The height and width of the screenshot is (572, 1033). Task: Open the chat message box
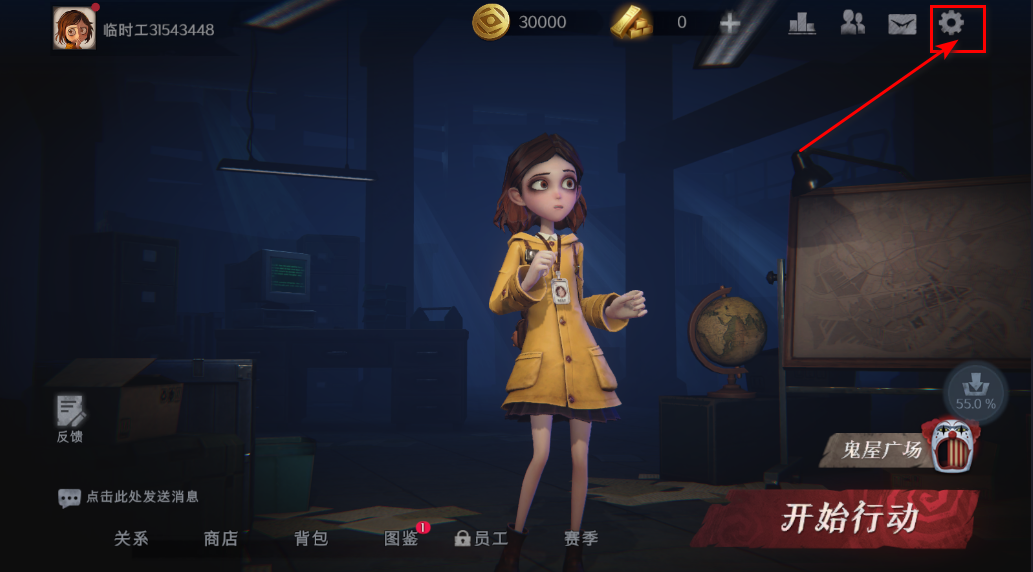coord(128,497)
